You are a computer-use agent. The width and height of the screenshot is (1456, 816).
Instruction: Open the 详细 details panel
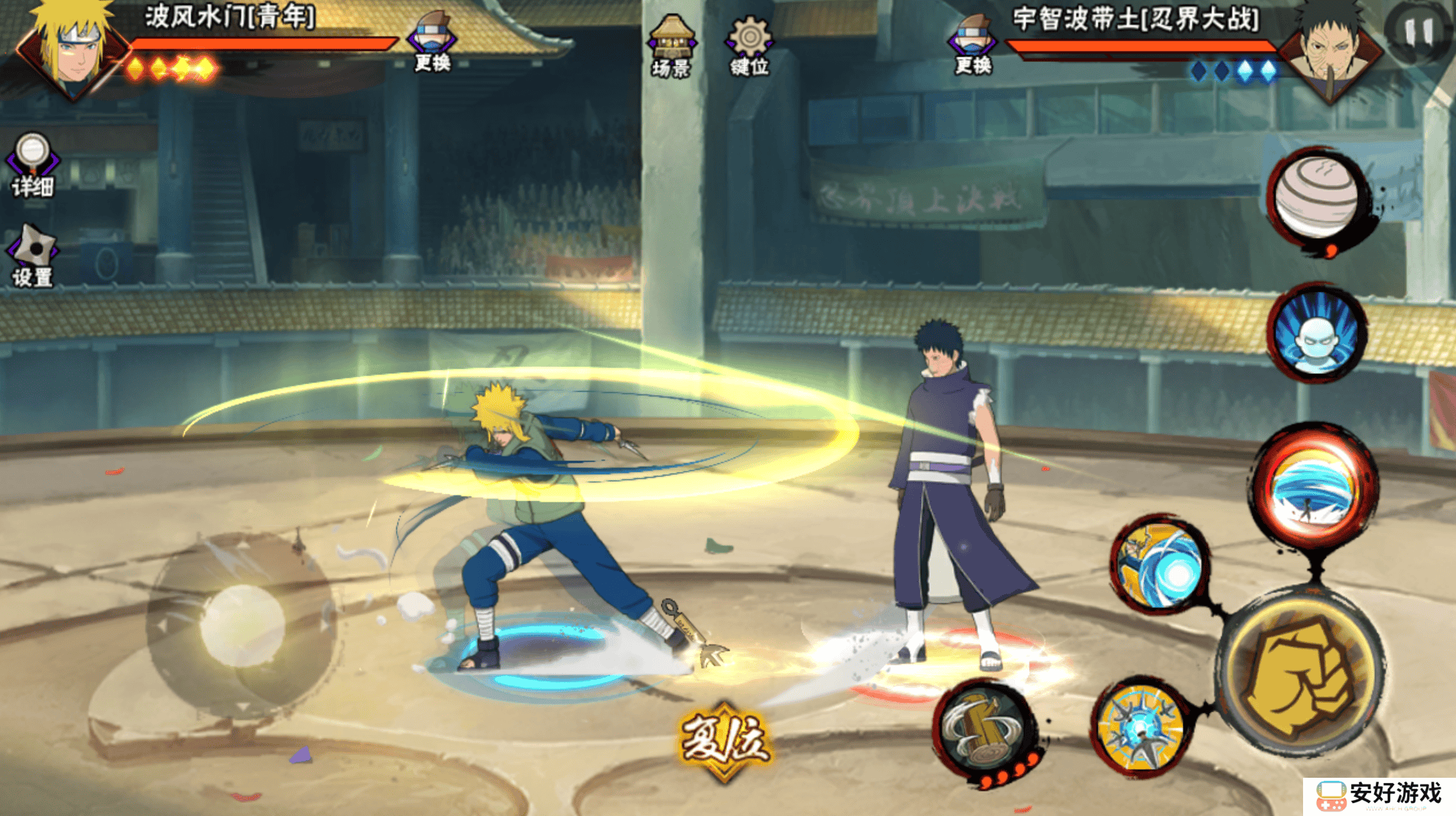[x=33, y=164]
